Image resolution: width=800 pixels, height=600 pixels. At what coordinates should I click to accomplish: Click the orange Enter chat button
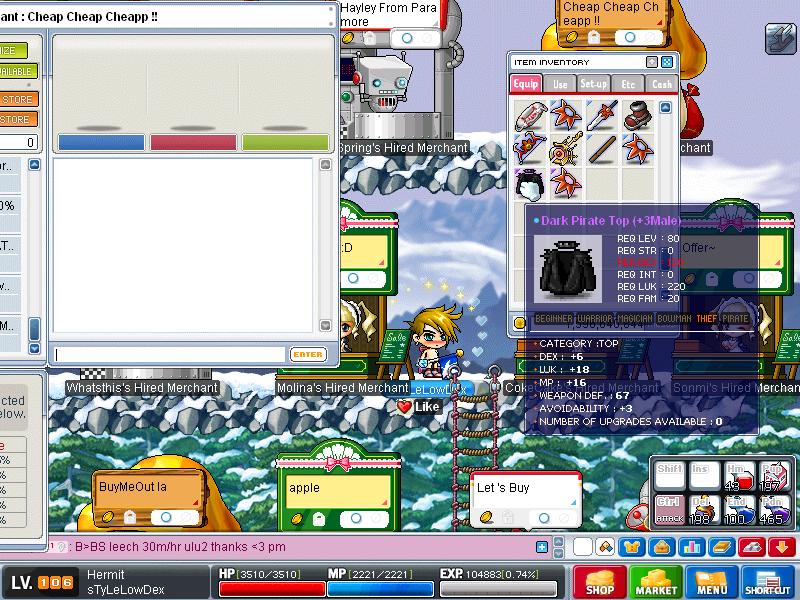click(x=308, y=354)
